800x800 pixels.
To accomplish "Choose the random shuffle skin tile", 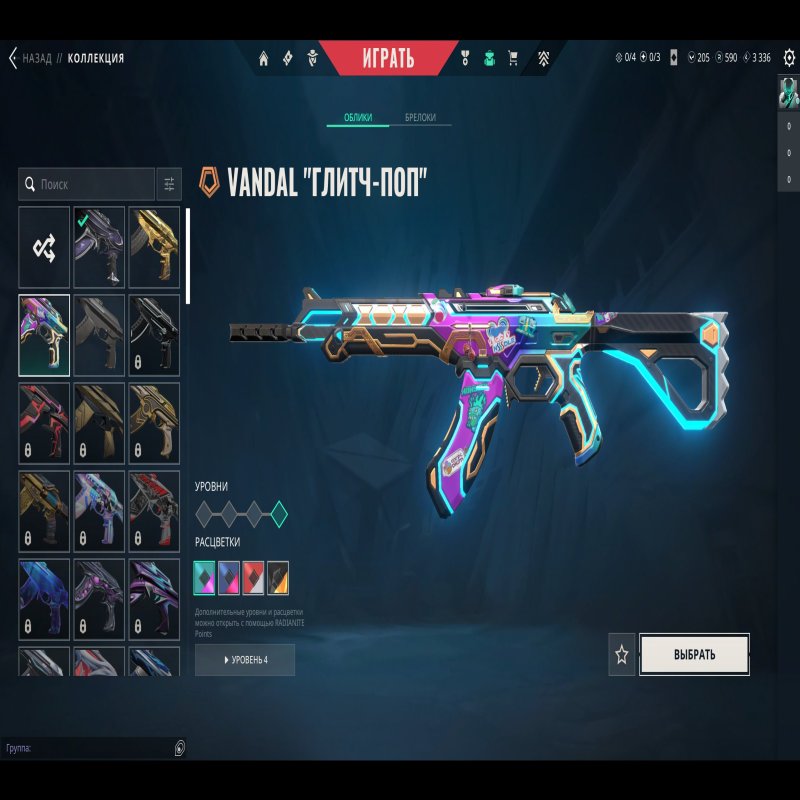I will click(44, 247).
